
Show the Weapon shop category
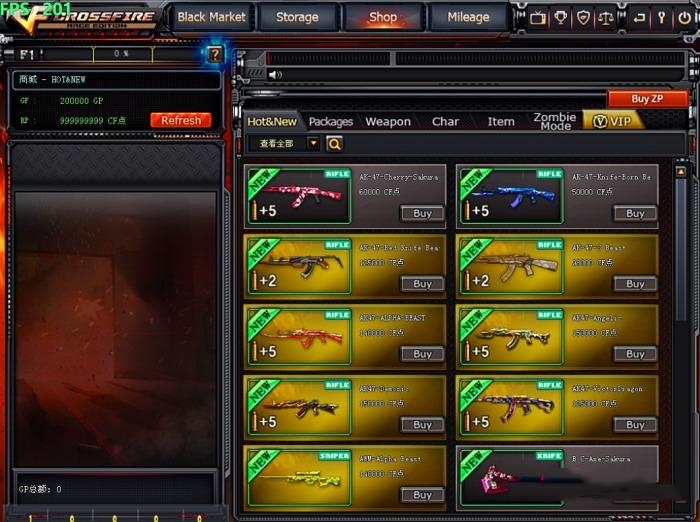388,121
